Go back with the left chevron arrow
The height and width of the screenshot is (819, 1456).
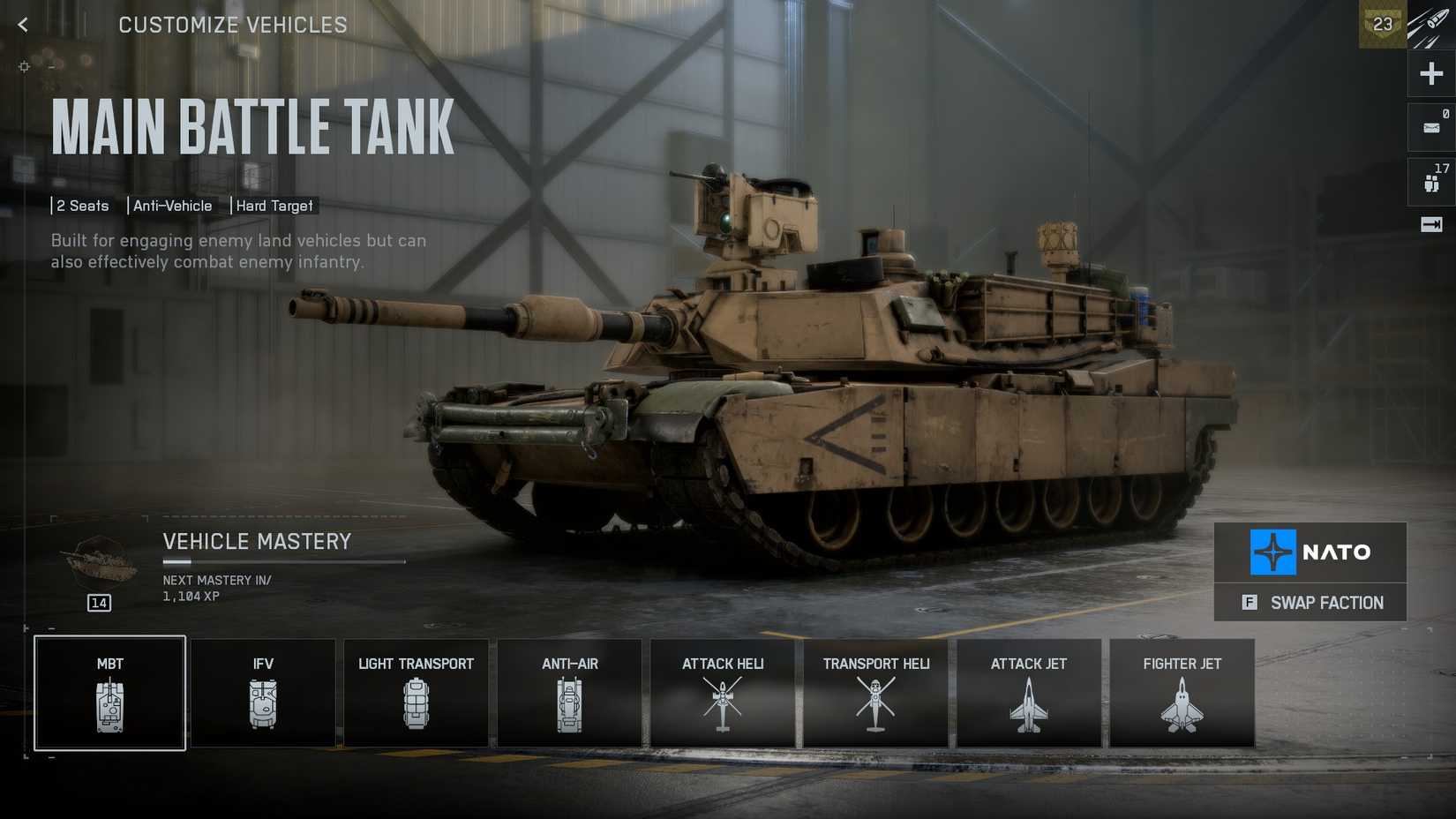(x=21, y=25)
